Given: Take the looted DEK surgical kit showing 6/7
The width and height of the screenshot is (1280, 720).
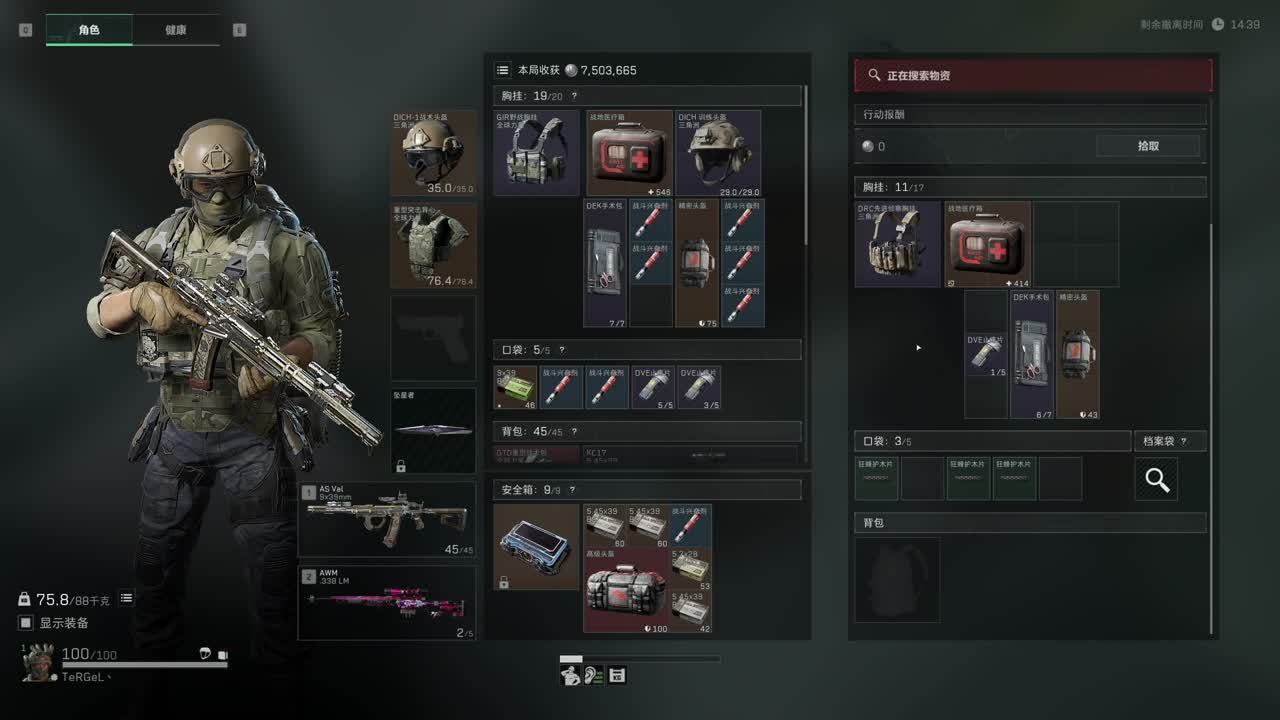Looking at the screenshot, I should coord(1032,354).
